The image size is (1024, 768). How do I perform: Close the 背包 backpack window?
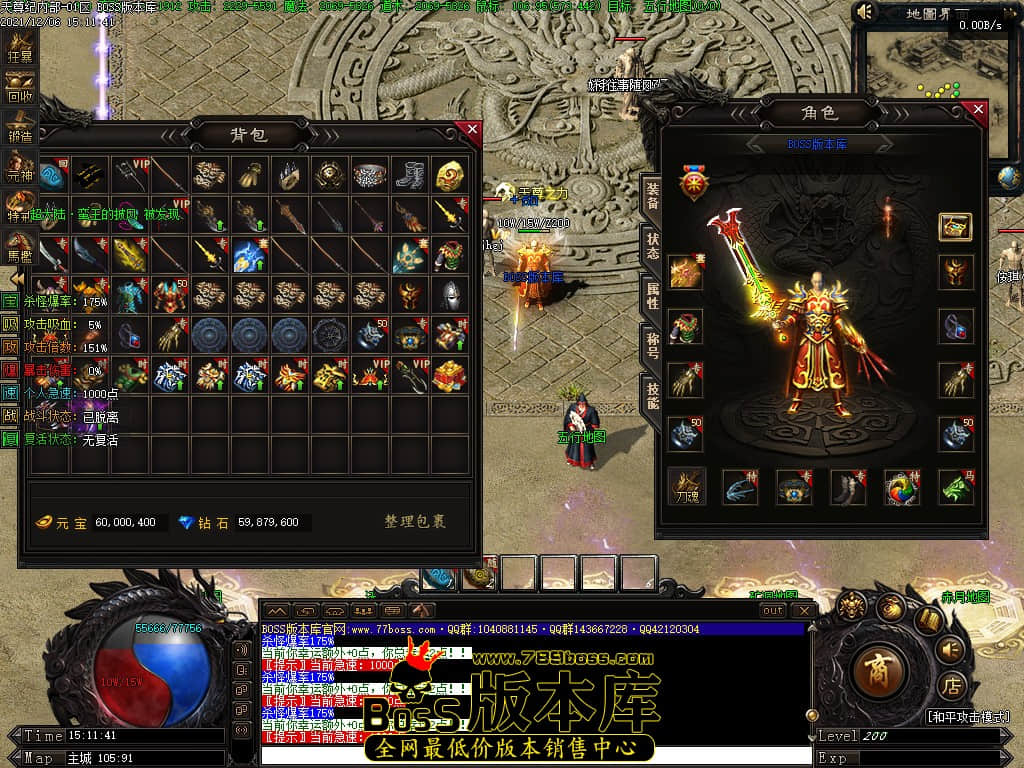(x=472, y=129)
